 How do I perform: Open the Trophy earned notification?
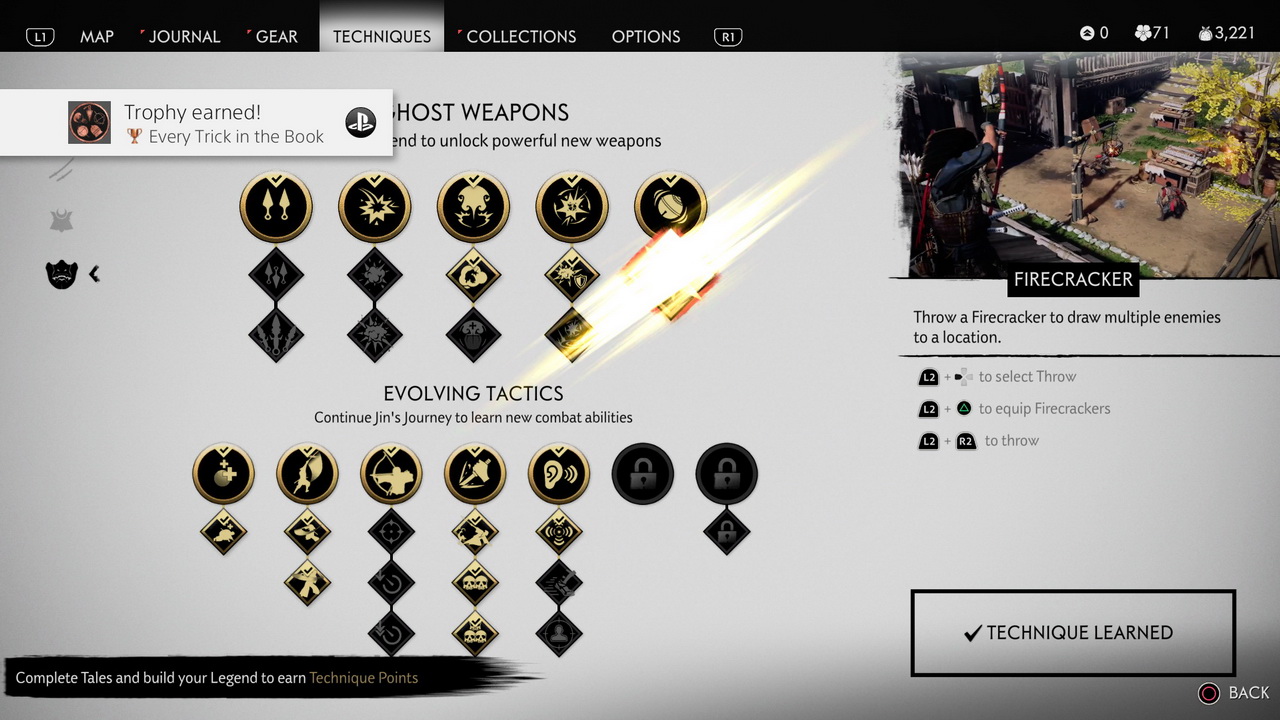click(x=196, y=123)
